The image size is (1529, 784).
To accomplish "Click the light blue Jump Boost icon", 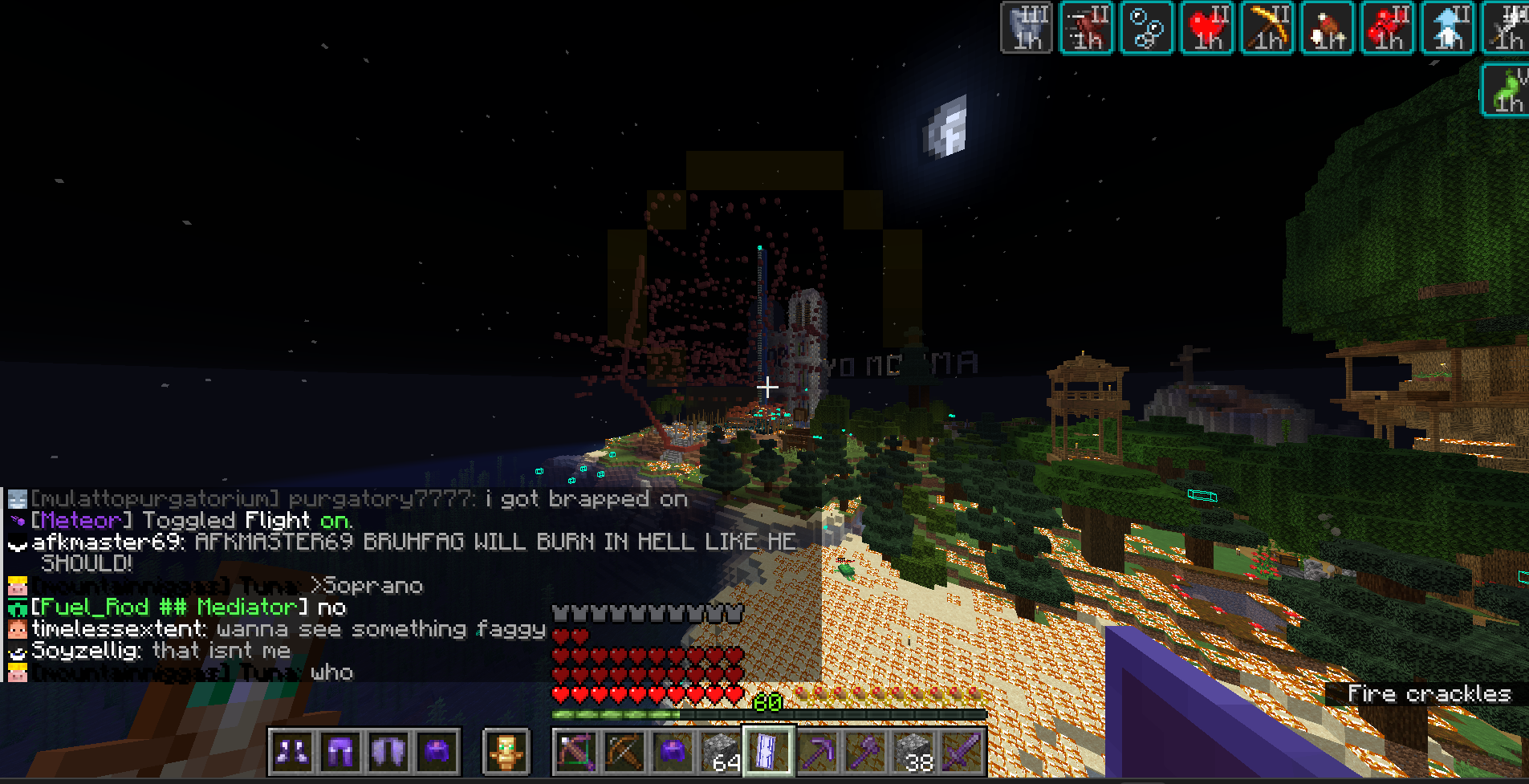I will pos(1448,28).
